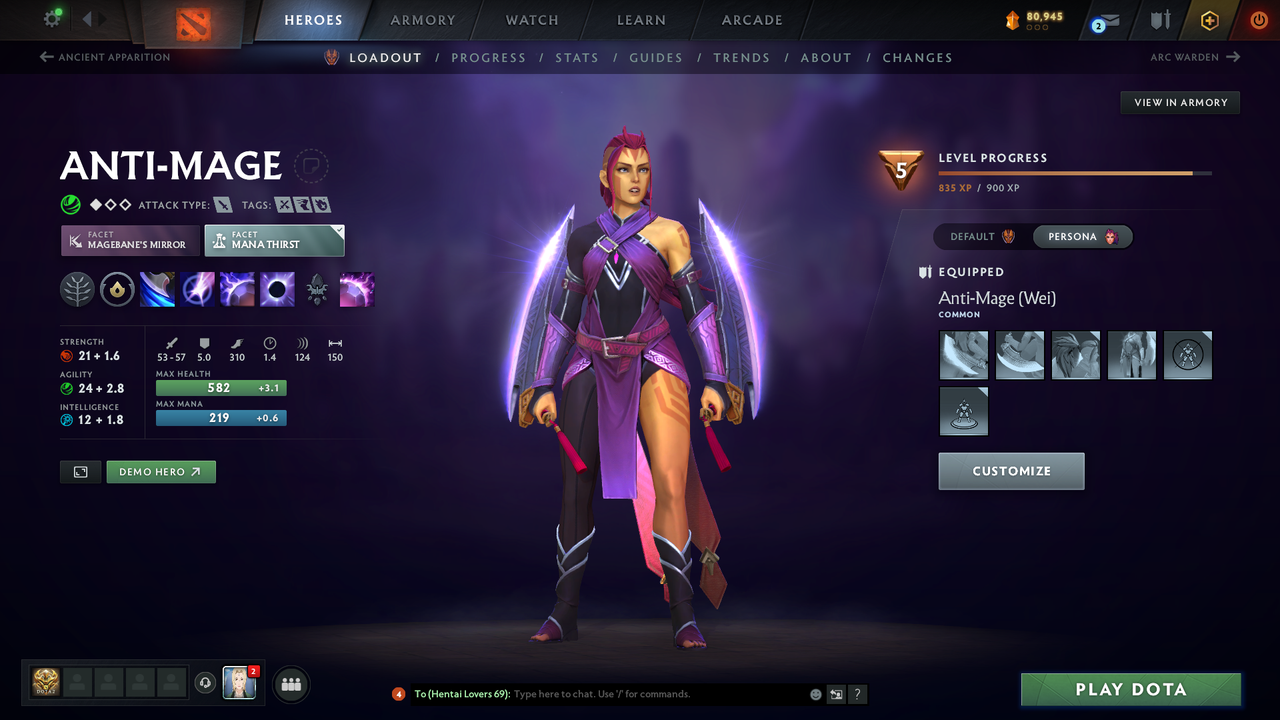Select the Magebane's Mirror facet
The width and height of the screenshot is (1280, 720).
pos(129,240)
